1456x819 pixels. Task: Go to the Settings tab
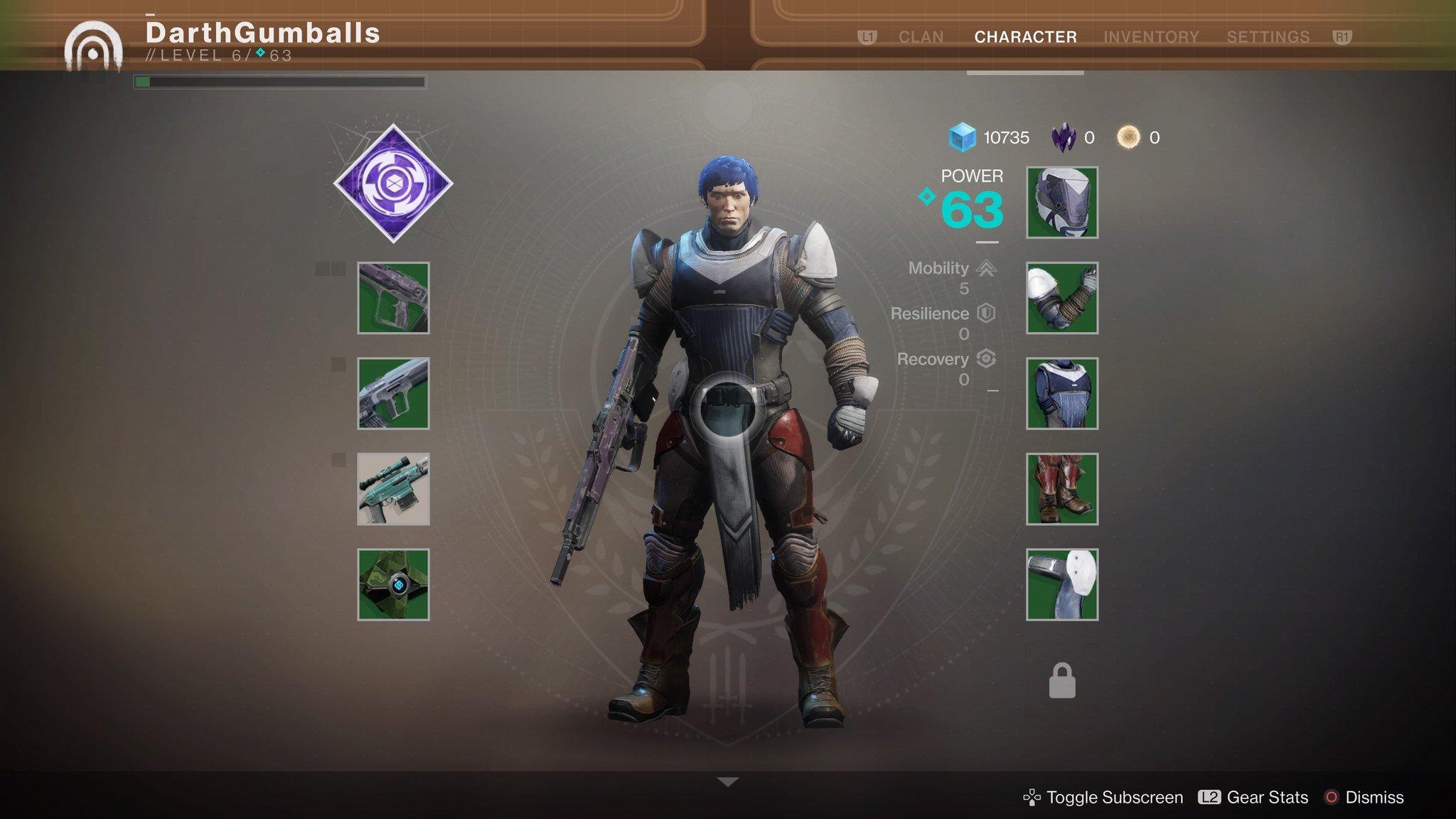[1268, 37]
